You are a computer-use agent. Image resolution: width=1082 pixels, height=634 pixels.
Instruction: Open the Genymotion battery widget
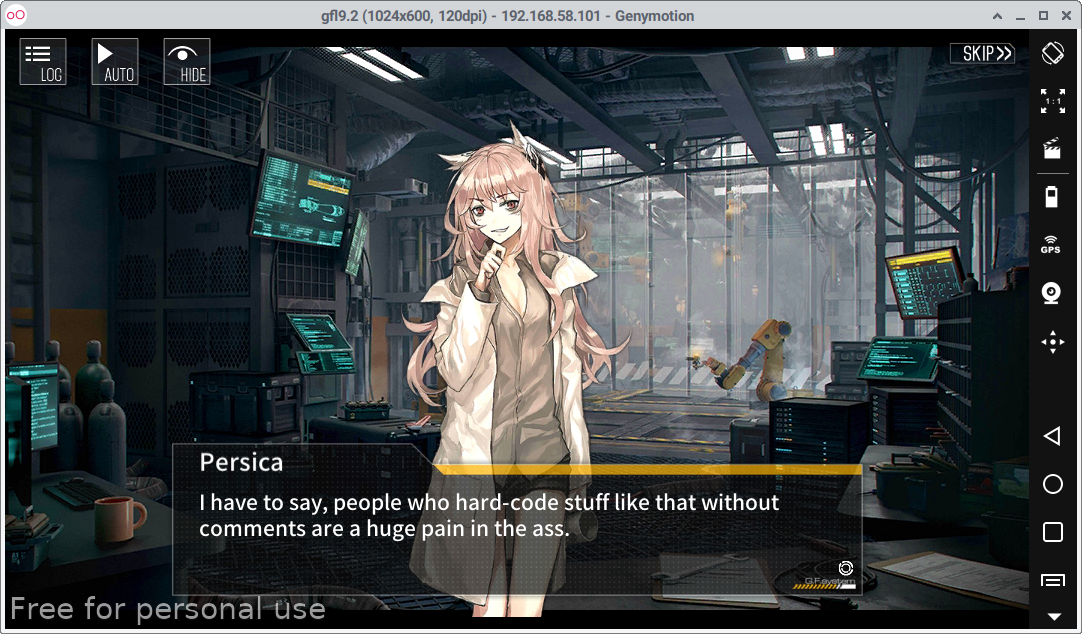tap(1051, 197)
